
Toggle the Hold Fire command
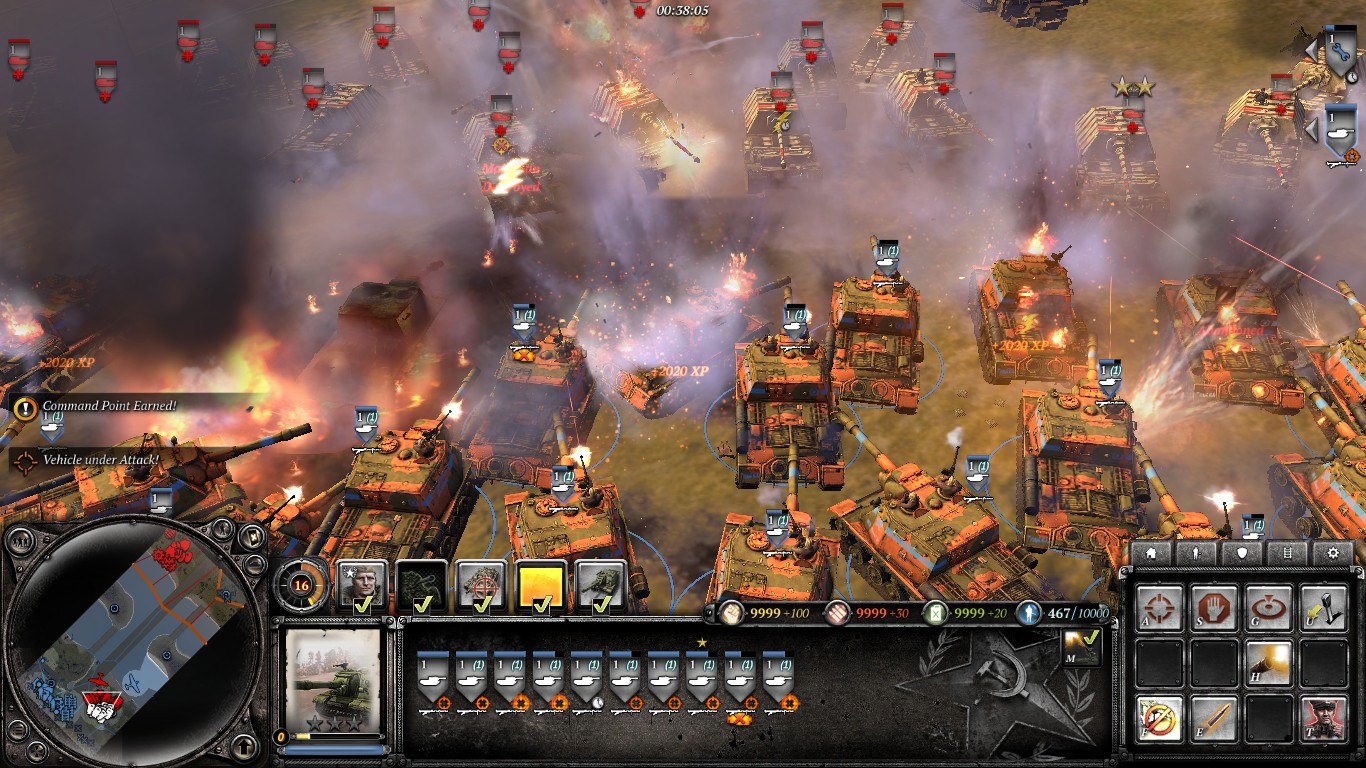tap(1159, 718)
